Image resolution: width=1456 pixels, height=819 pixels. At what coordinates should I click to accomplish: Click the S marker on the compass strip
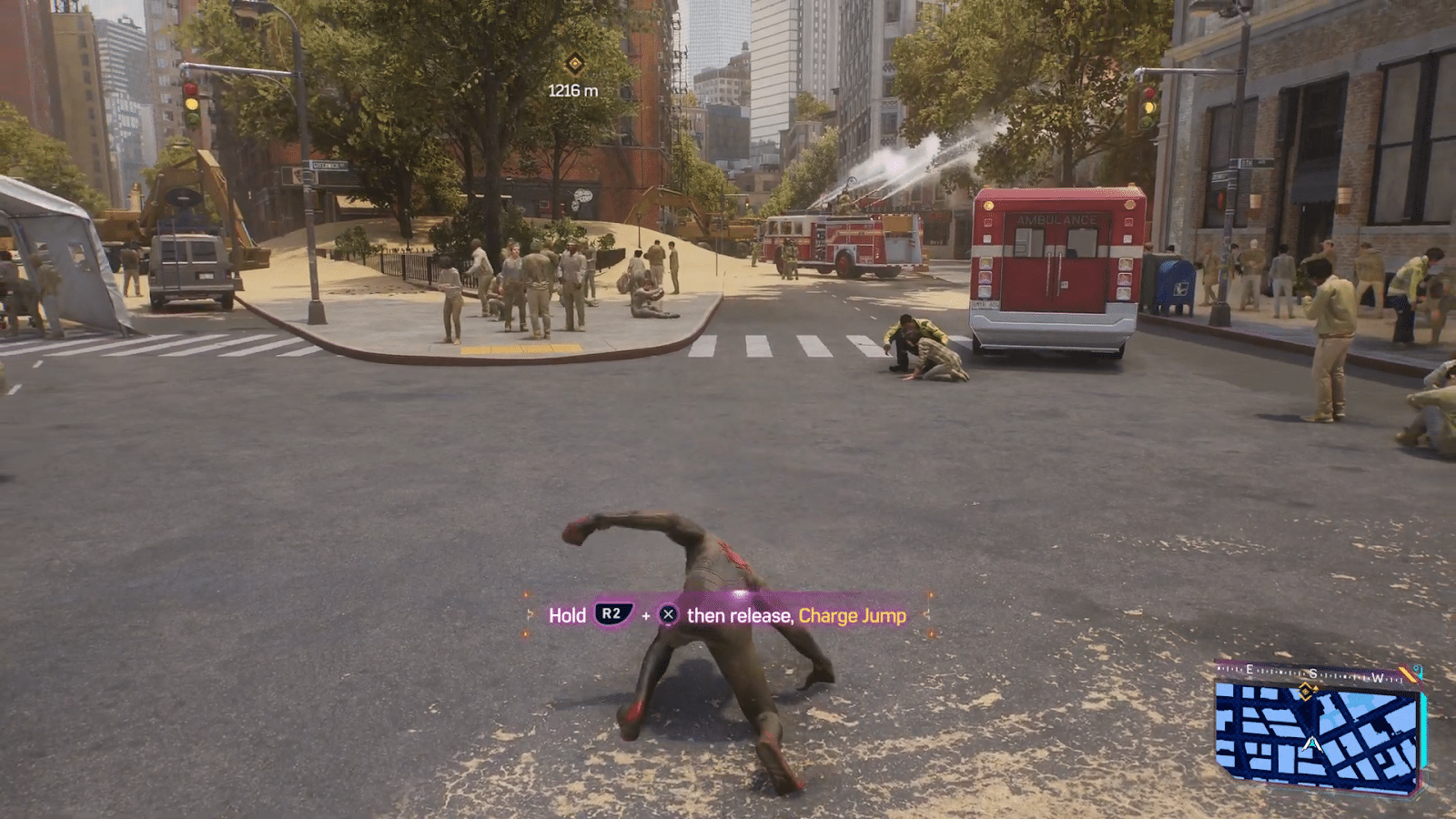pyautogui.click(x=1314, y=673)
